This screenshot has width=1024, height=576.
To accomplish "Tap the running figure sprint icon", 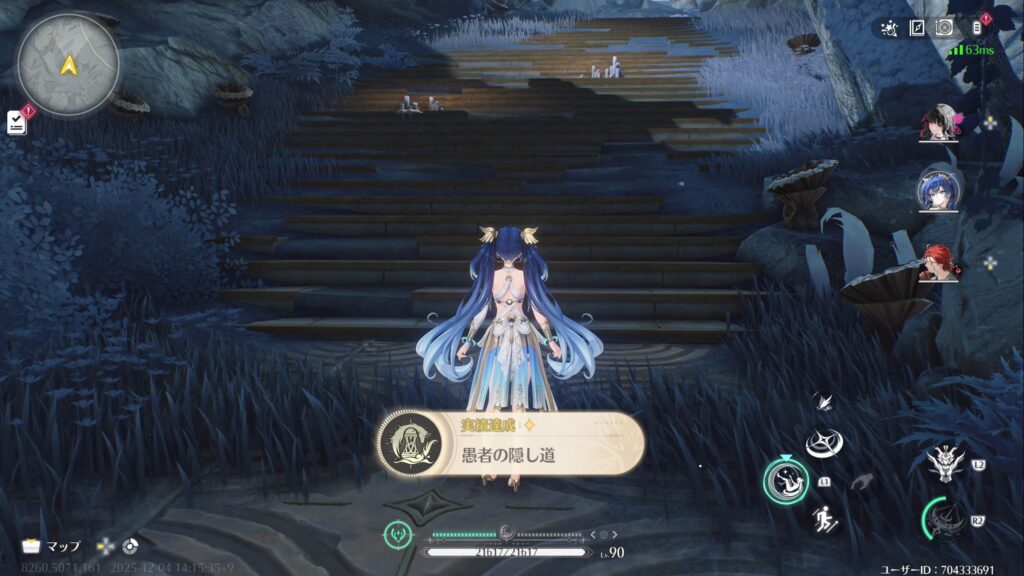I will [826, 519].
